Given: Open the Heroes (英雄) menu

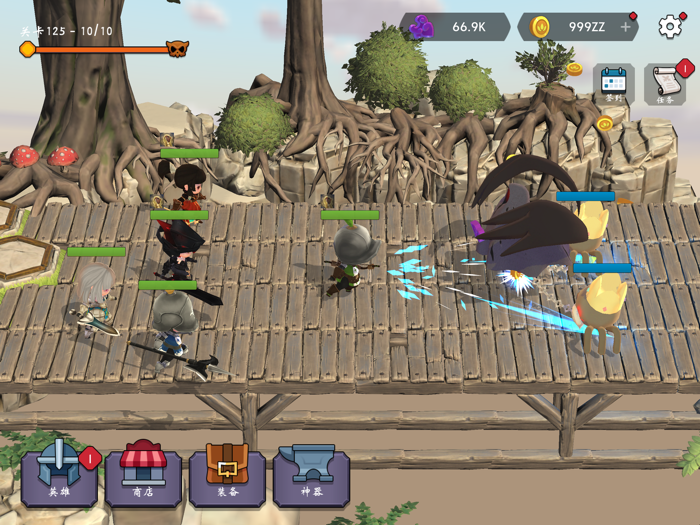Looking at the screenshot, I should tap(59, 475).
